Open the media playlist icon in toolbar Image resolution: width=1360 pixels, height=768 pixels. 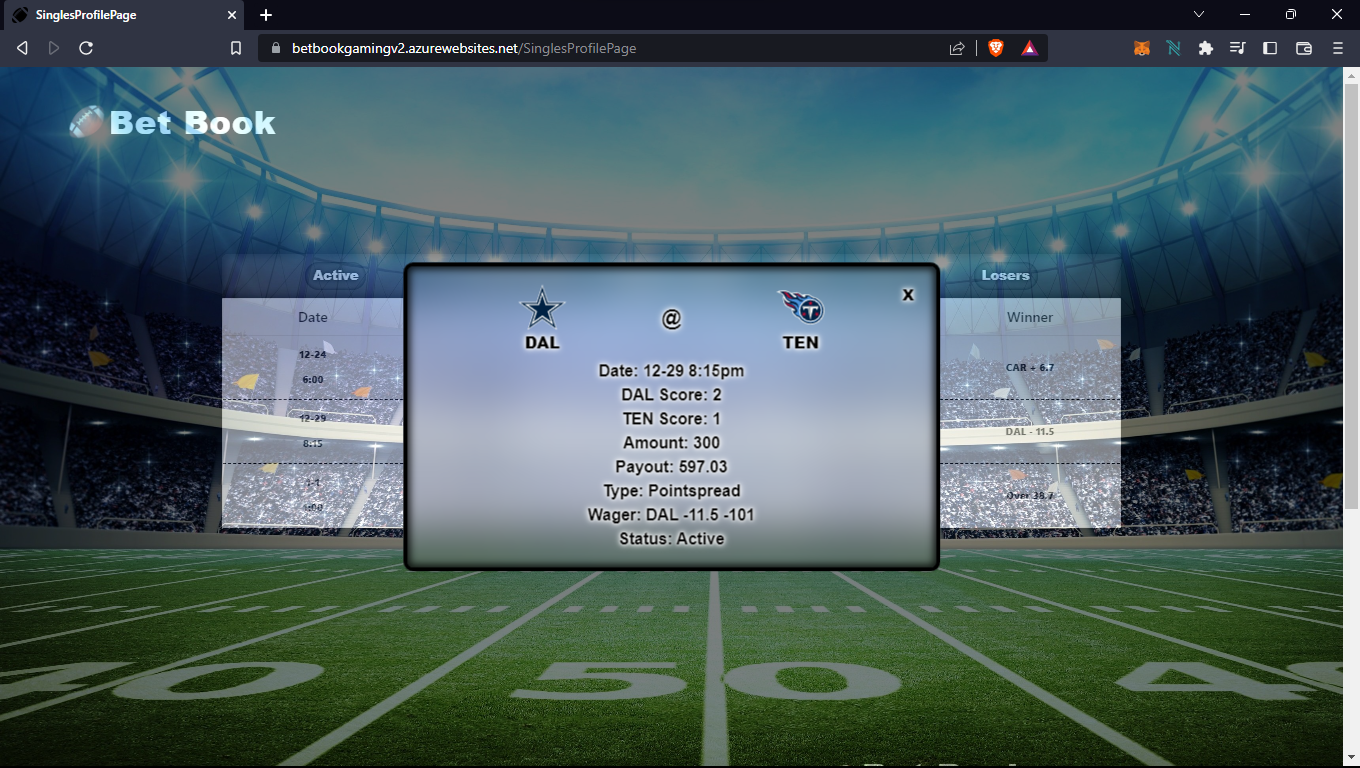pos(1237,47)
